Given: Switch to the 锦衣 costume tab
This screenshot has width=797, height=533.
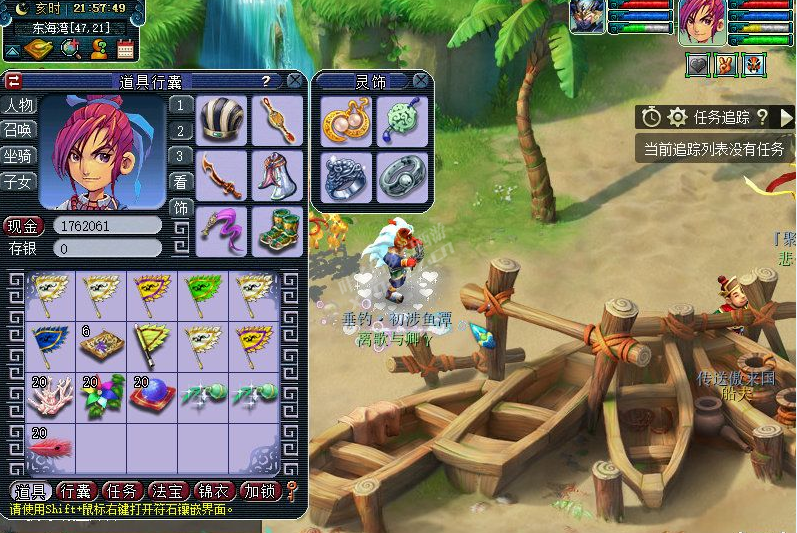Looking at the screenshot, I should click(212, 491).
